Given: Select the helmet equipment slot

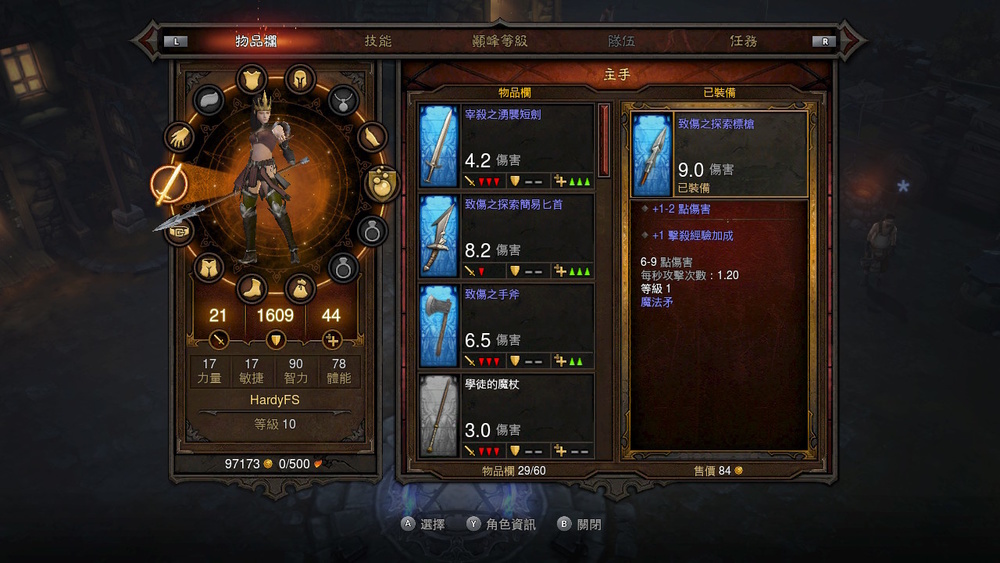Looking at the screenshot, I should click(299, 79).
